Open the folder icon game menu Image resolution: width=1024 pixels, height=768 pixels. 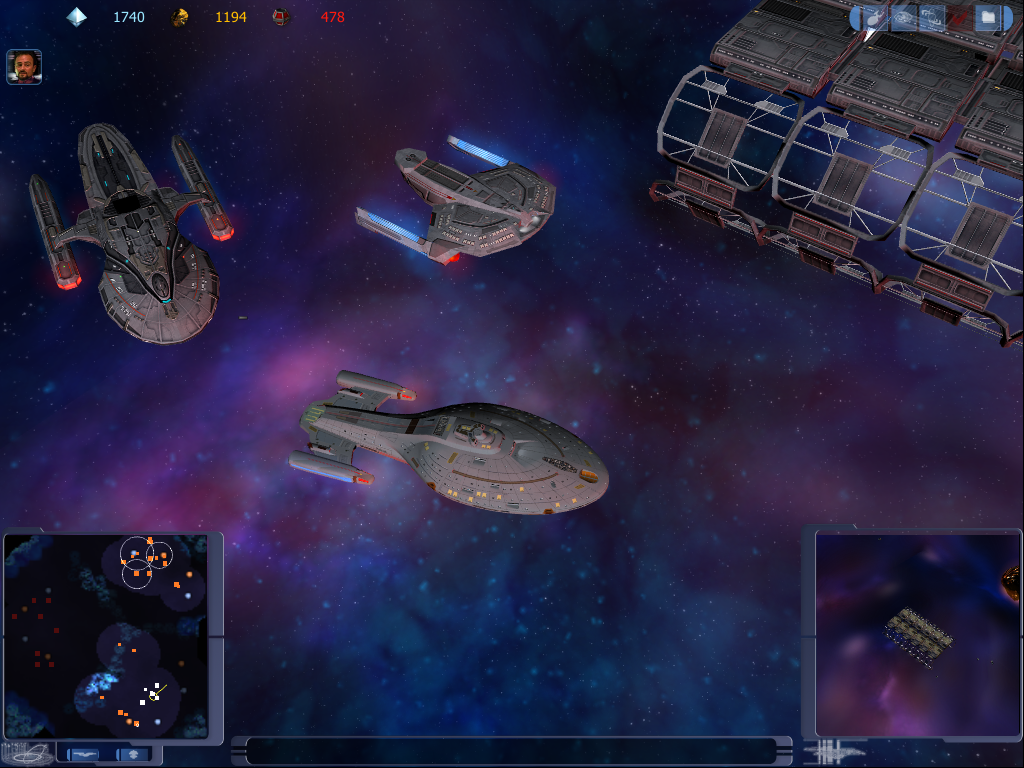pos(988,17)
